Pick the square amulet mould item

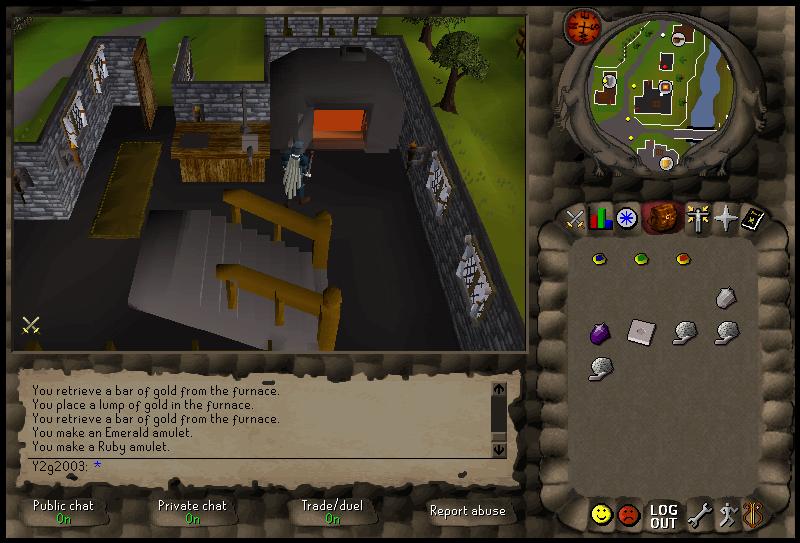tap(640, 332)
